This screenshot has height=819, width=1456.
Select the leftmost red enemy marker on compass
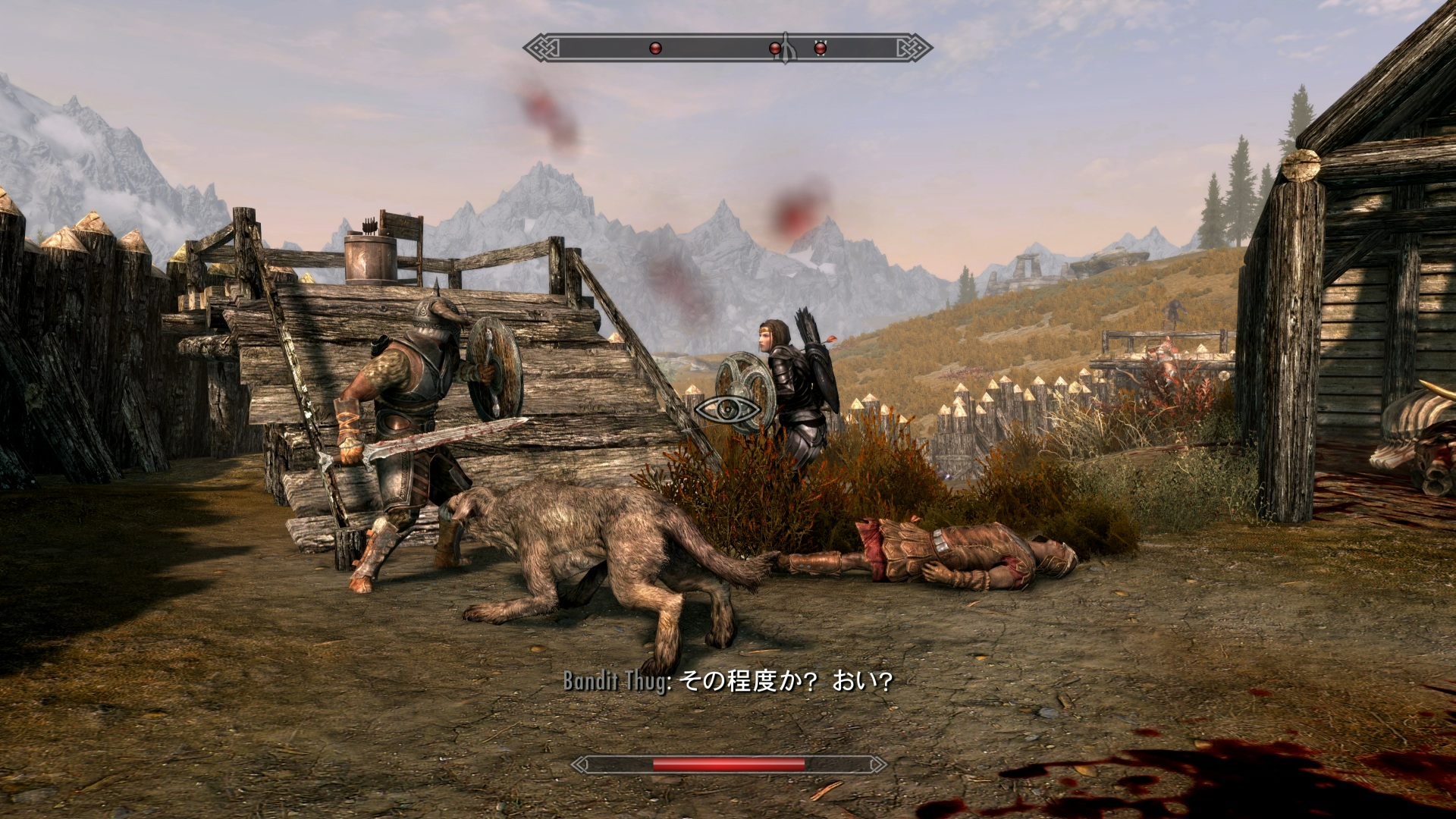click(656, 49)
